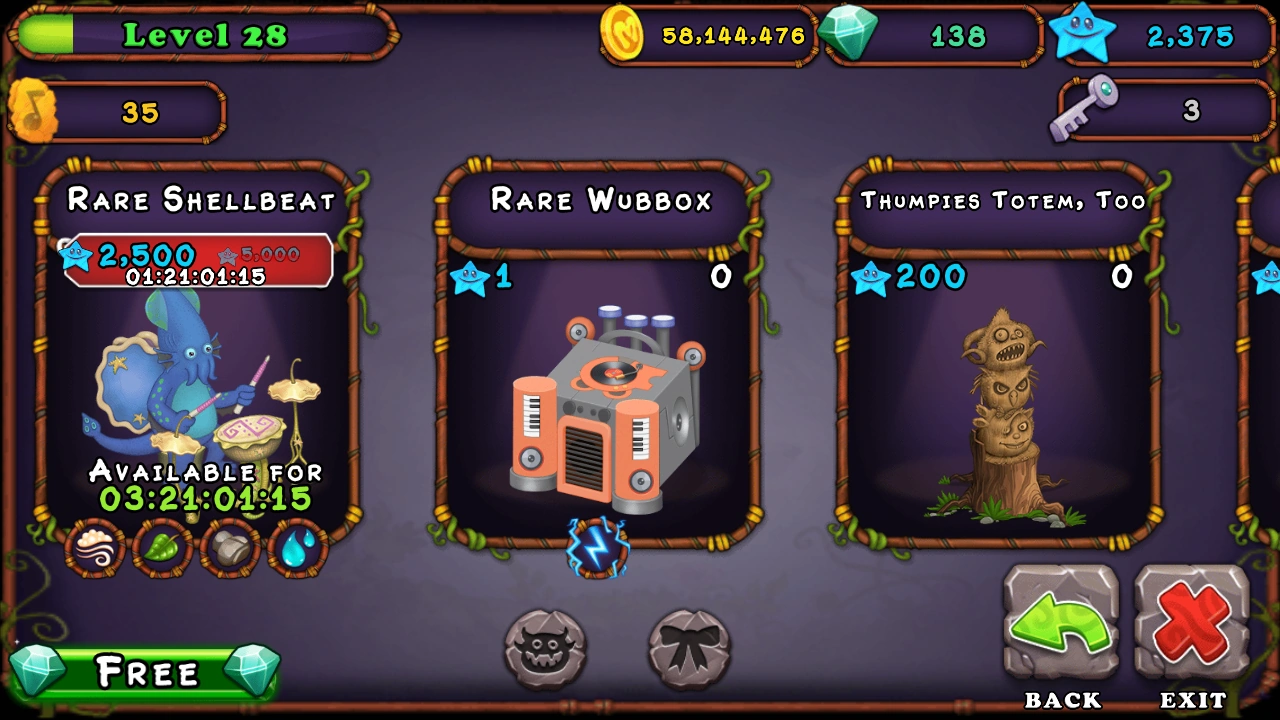Click the BACK button

[x=1062, y=625]
